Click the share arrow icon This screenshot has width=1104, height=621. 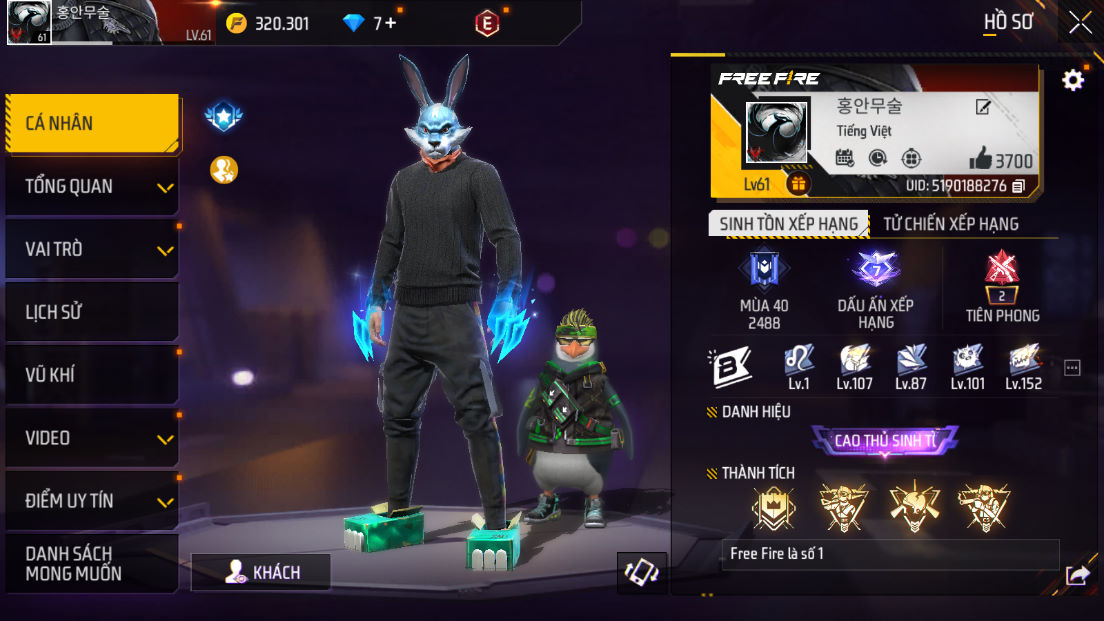(1077, 575)
